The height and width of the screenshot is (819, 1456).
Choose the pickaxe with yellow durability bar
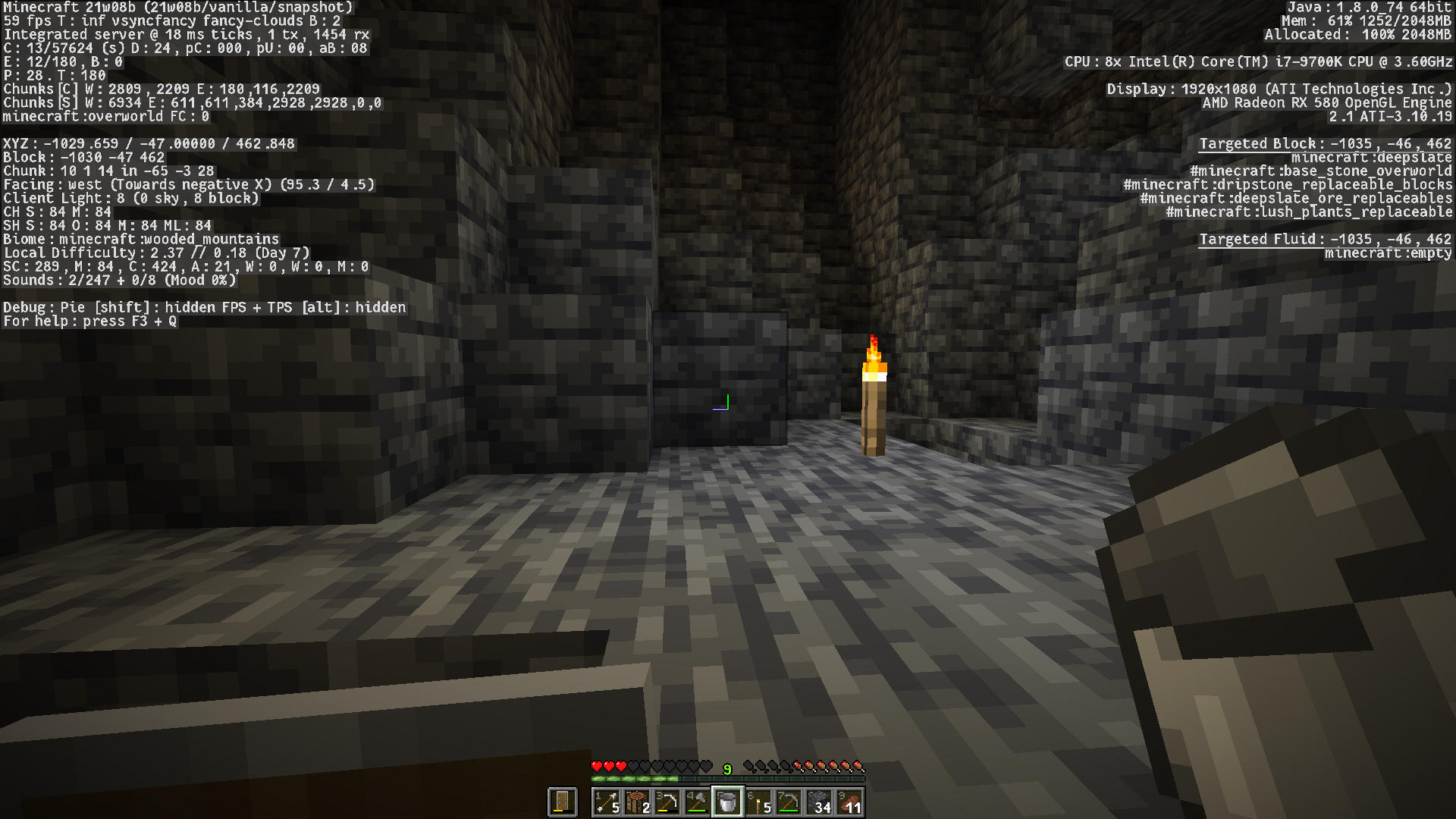(x=667, y=802)
